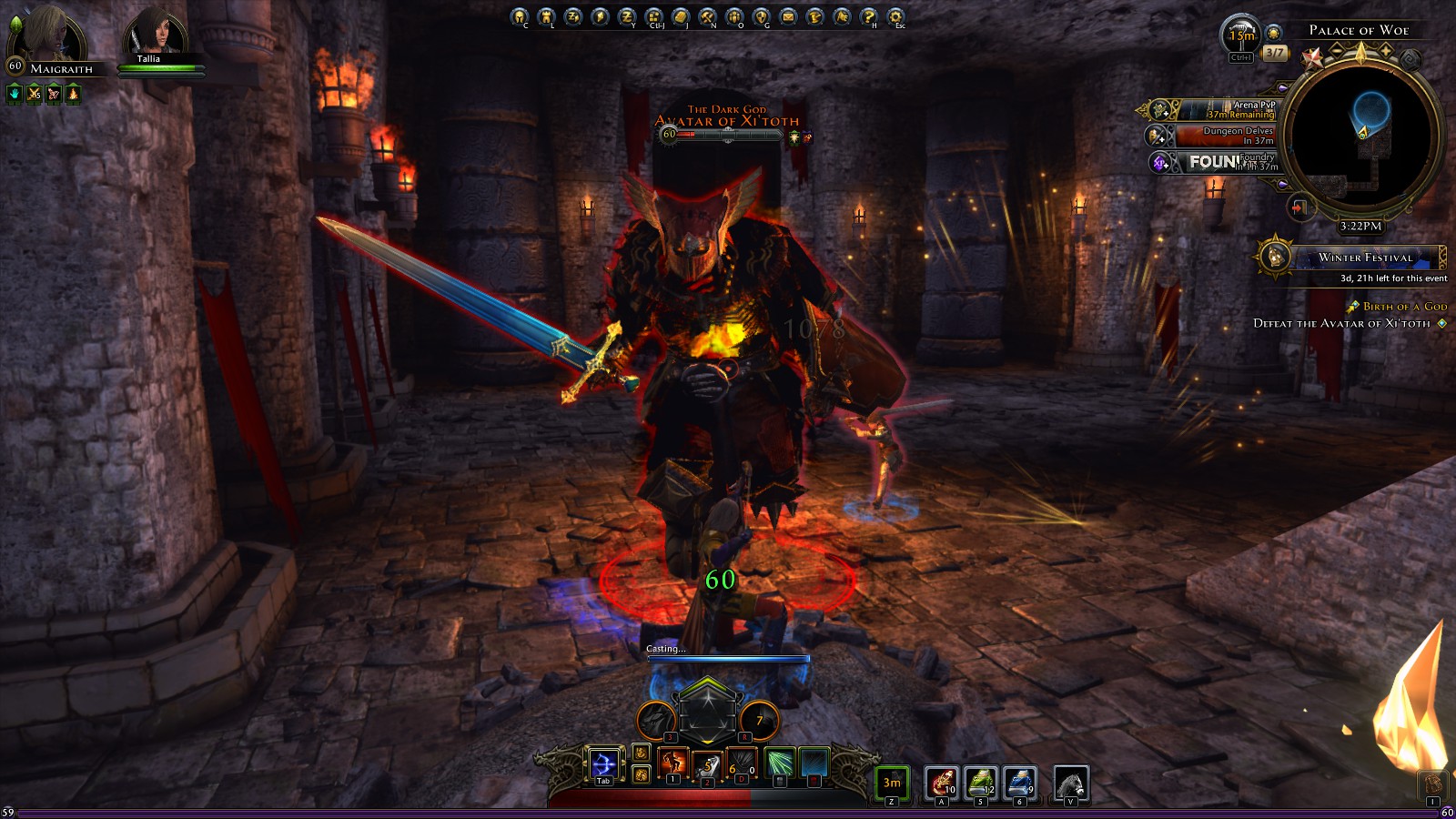
Task: Leave the instance via the exit door icon
Action: click(1299, 207)
